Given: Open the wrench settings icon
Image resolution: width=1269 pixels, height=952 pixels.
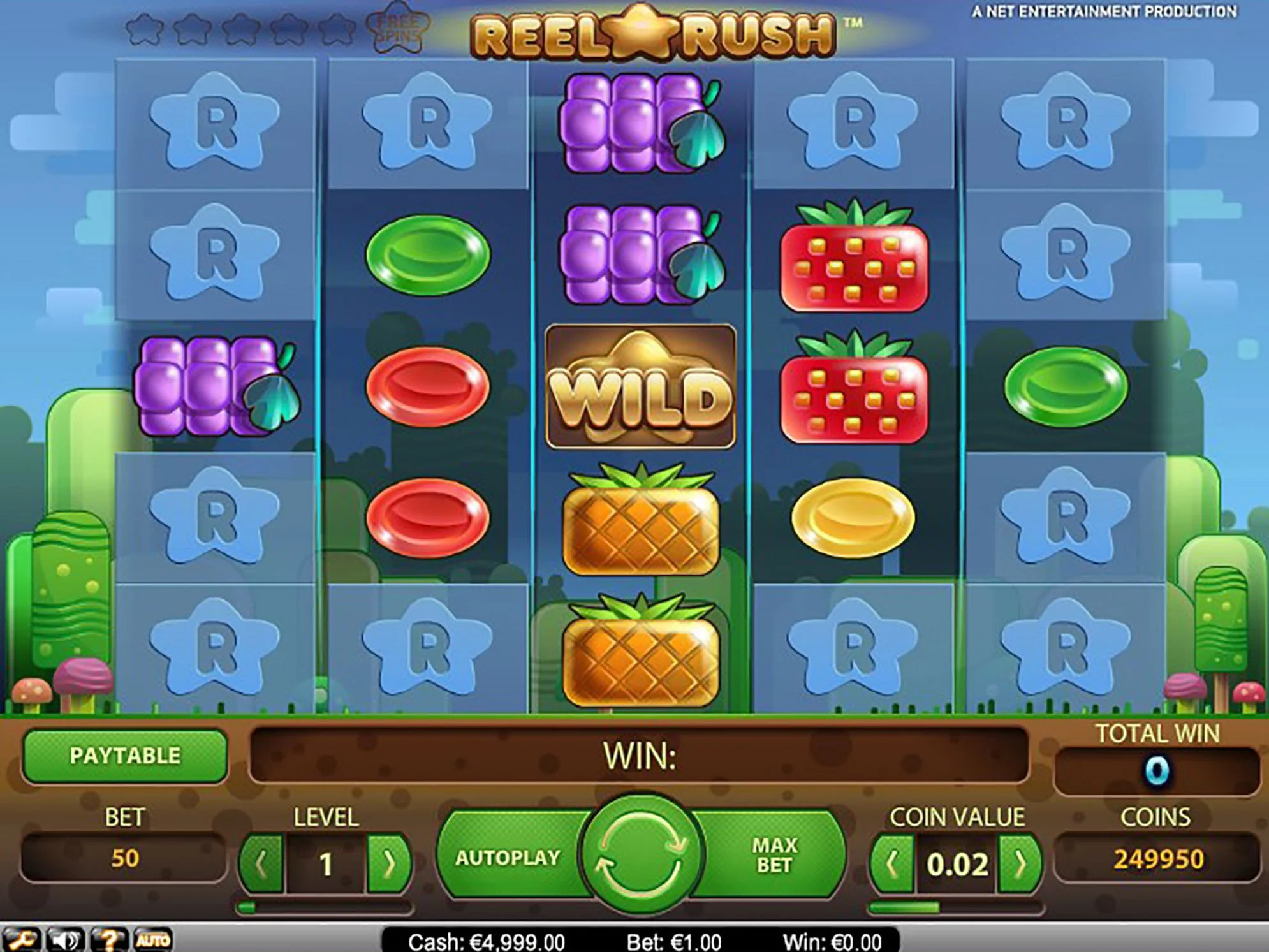Looking at the screenshot, I should (21, 940).
